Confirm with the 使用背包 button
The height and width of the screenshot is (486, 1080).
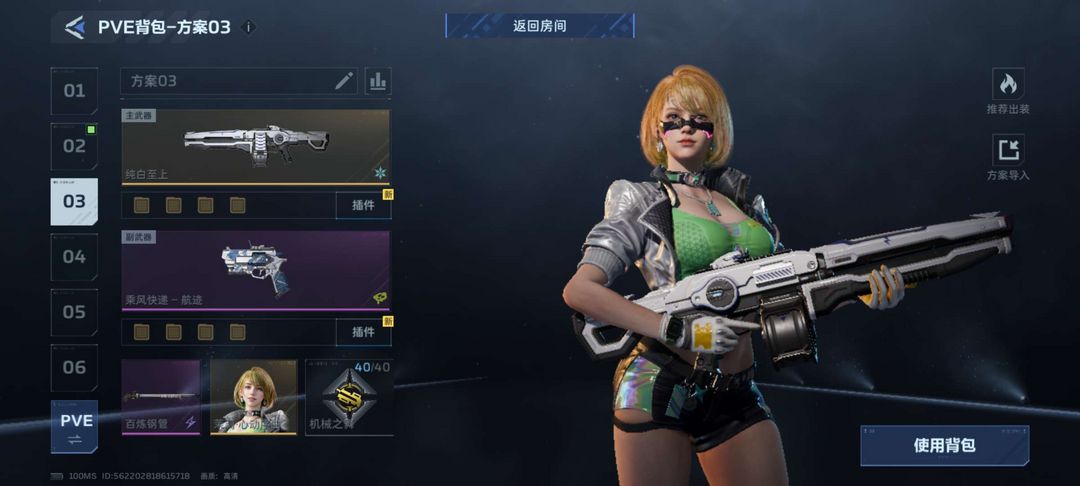pos(944,445)
